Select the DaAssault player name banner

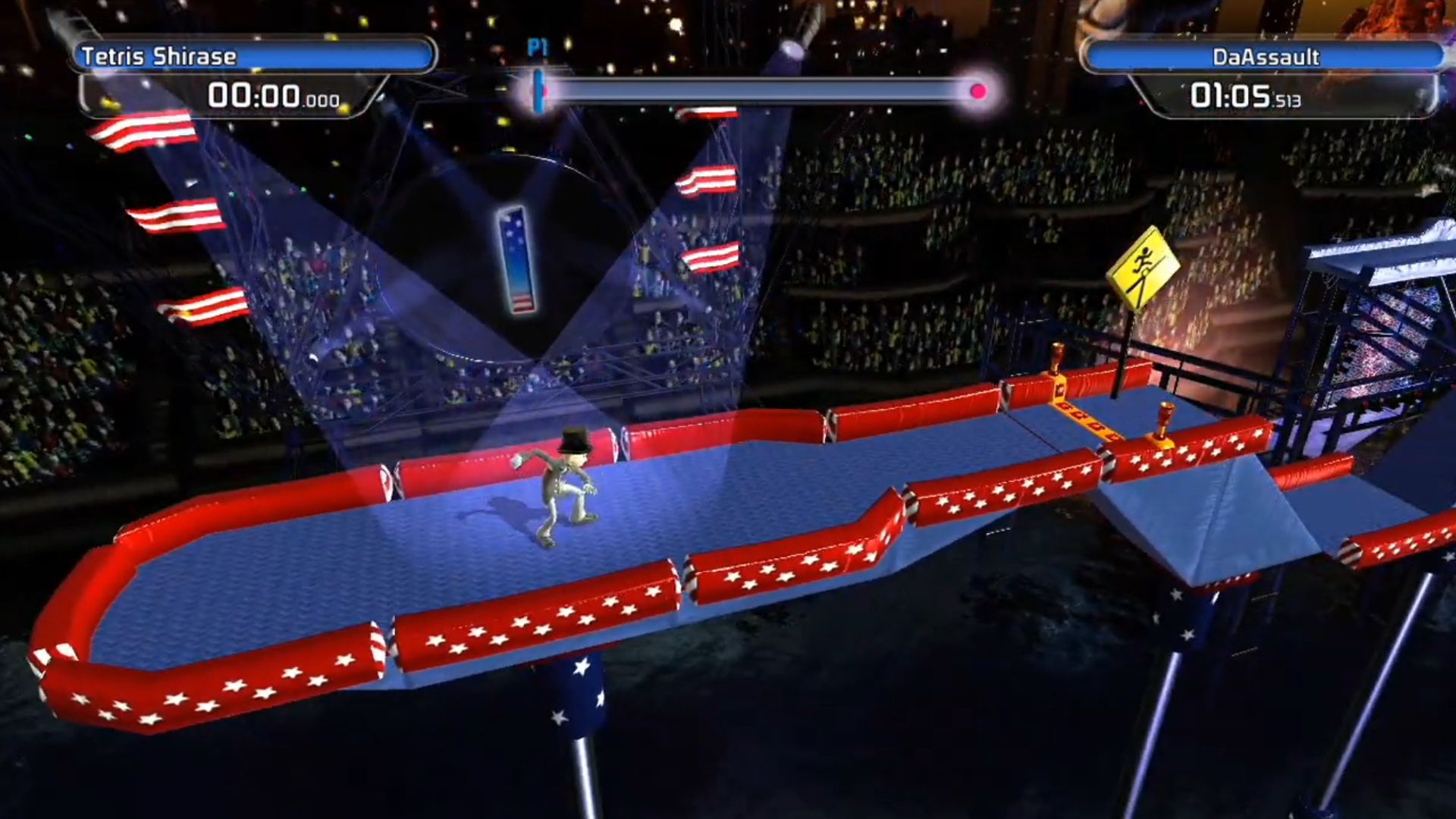1264,57
